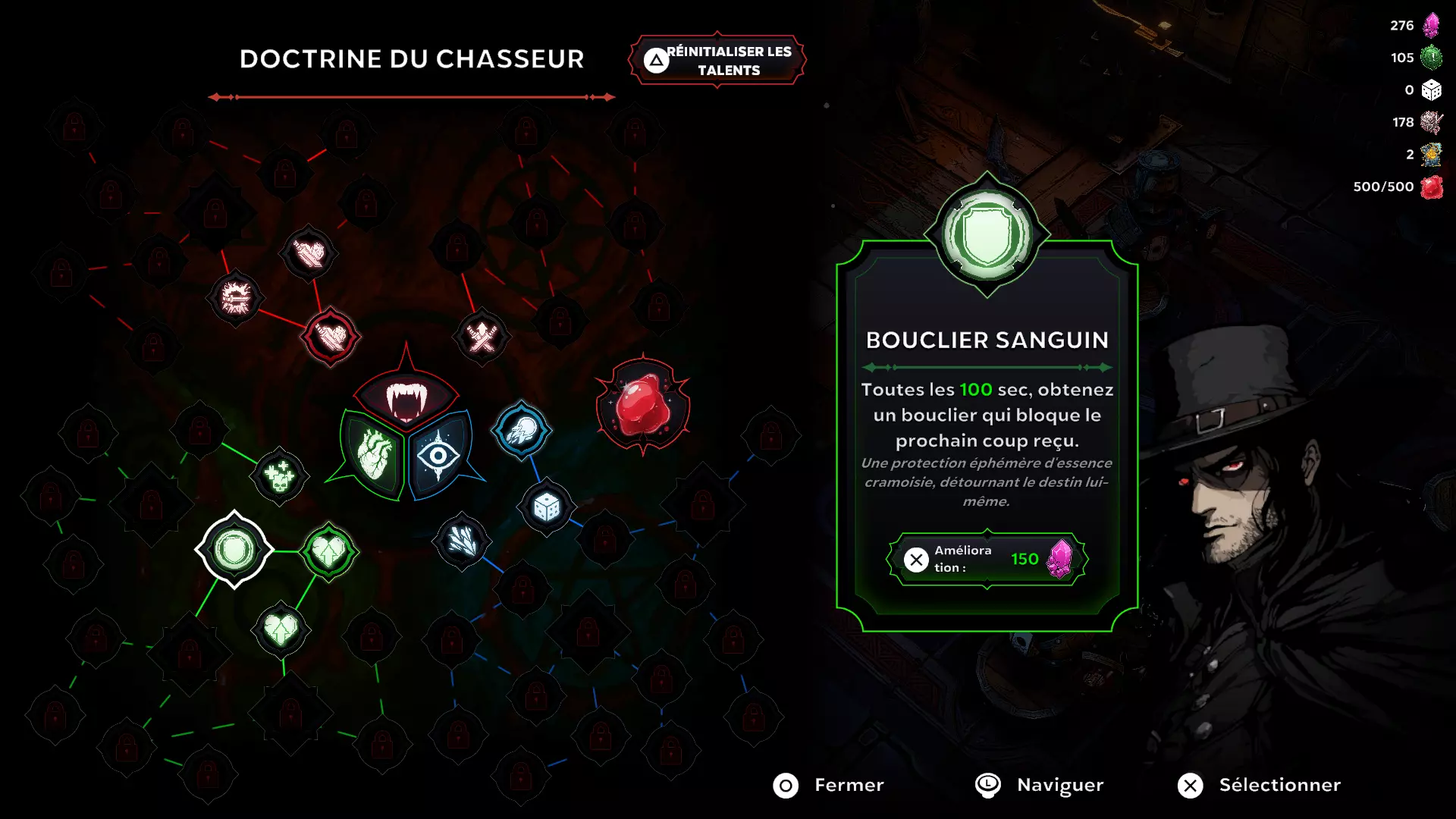Image resolution: width=1456 pixels, height=819 pixels.
Task: Select the blue comet talent node
Action: pos(522,428)
